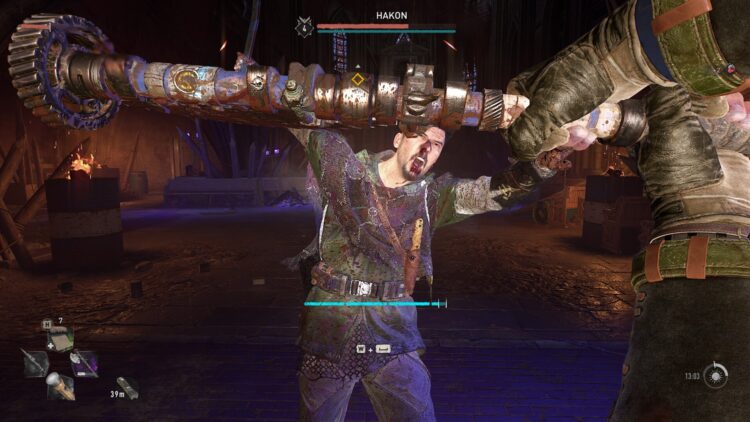
Task: Click the day-night sun clock icon
Action: click(715, 376)
